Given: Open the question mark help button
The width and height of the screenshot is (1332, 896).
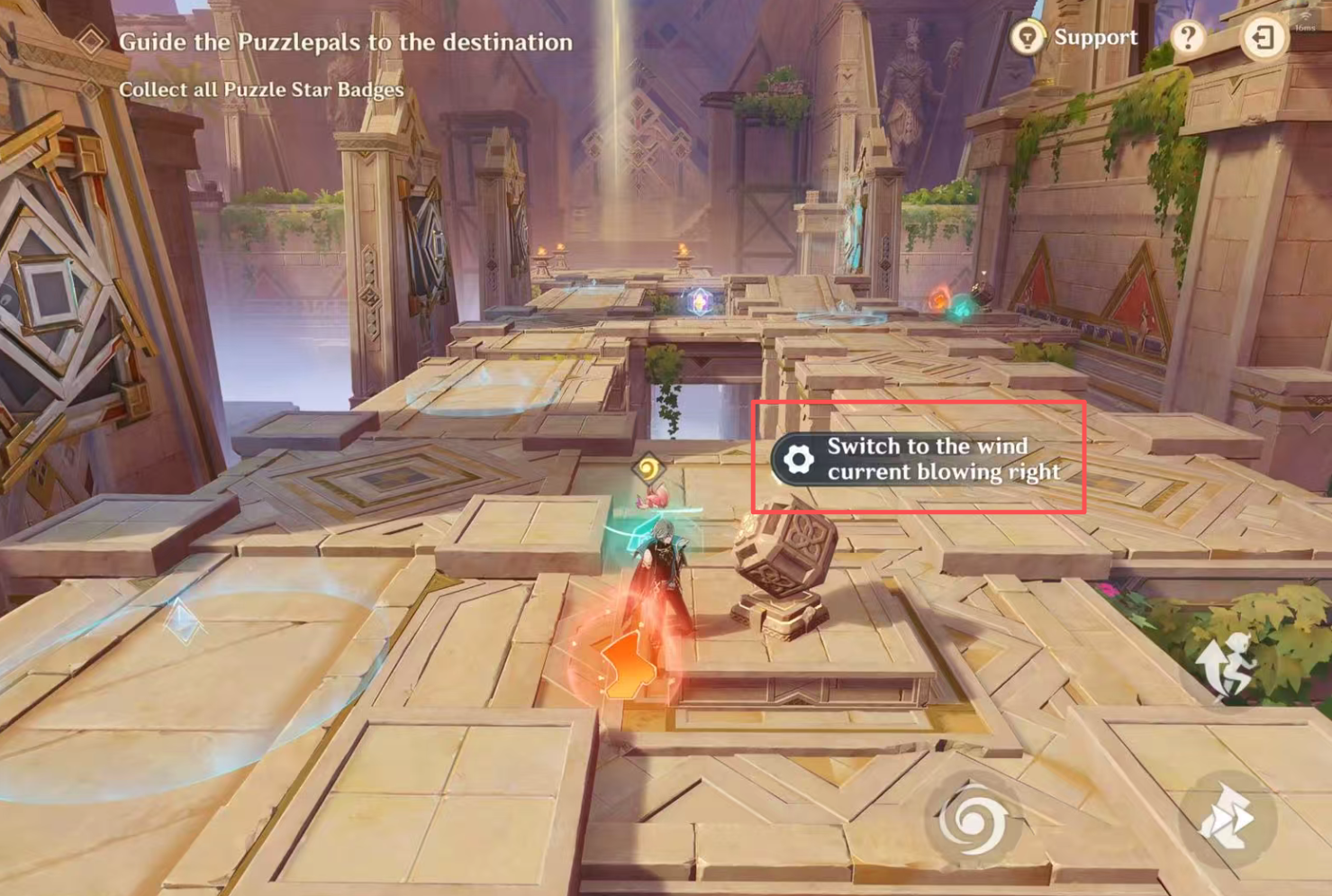Looking at the screenshot, I should pyautogui.click(x=1188, y=38).
